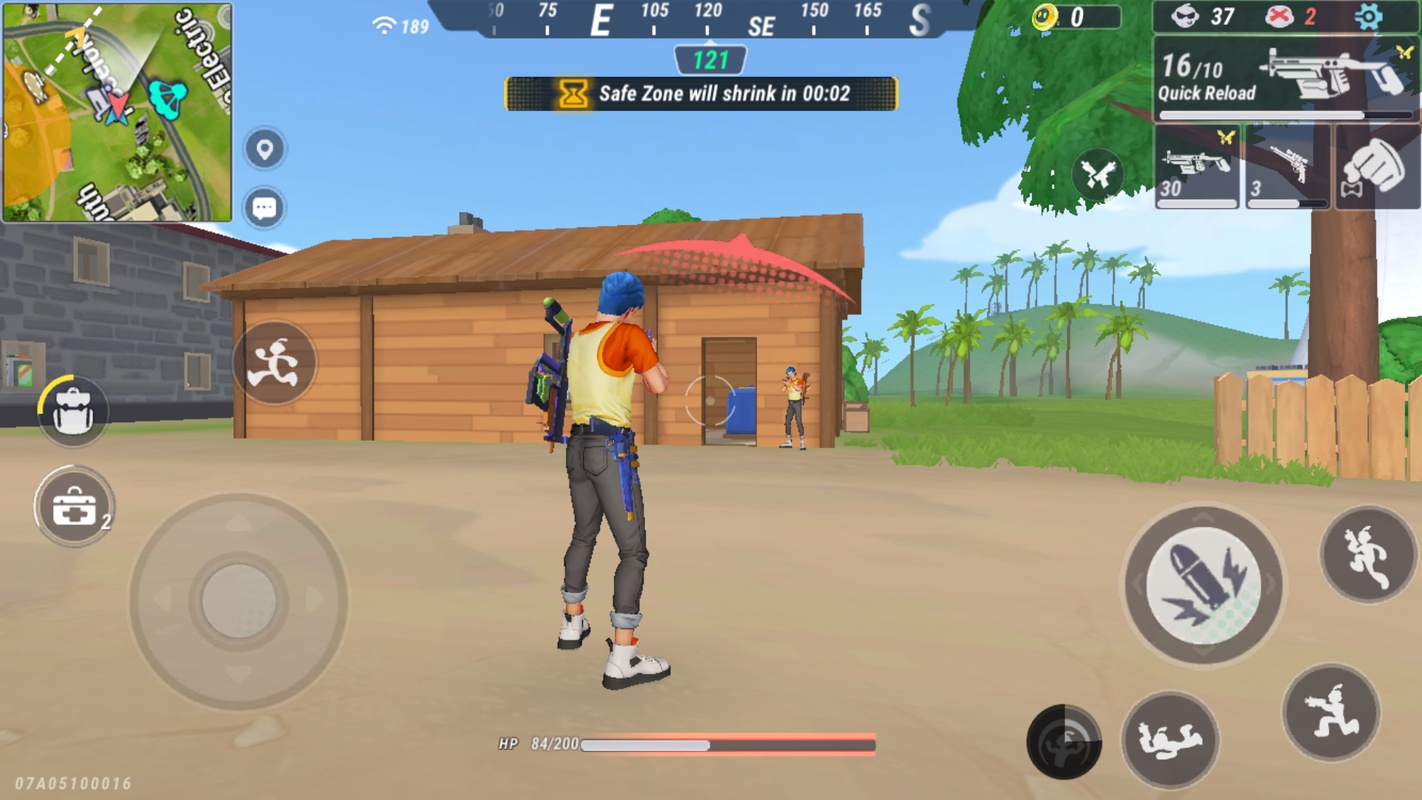The height and width of the screenshot is (800, 1422).
Task: Open the backpack inventory
Action: click(73, 409)
